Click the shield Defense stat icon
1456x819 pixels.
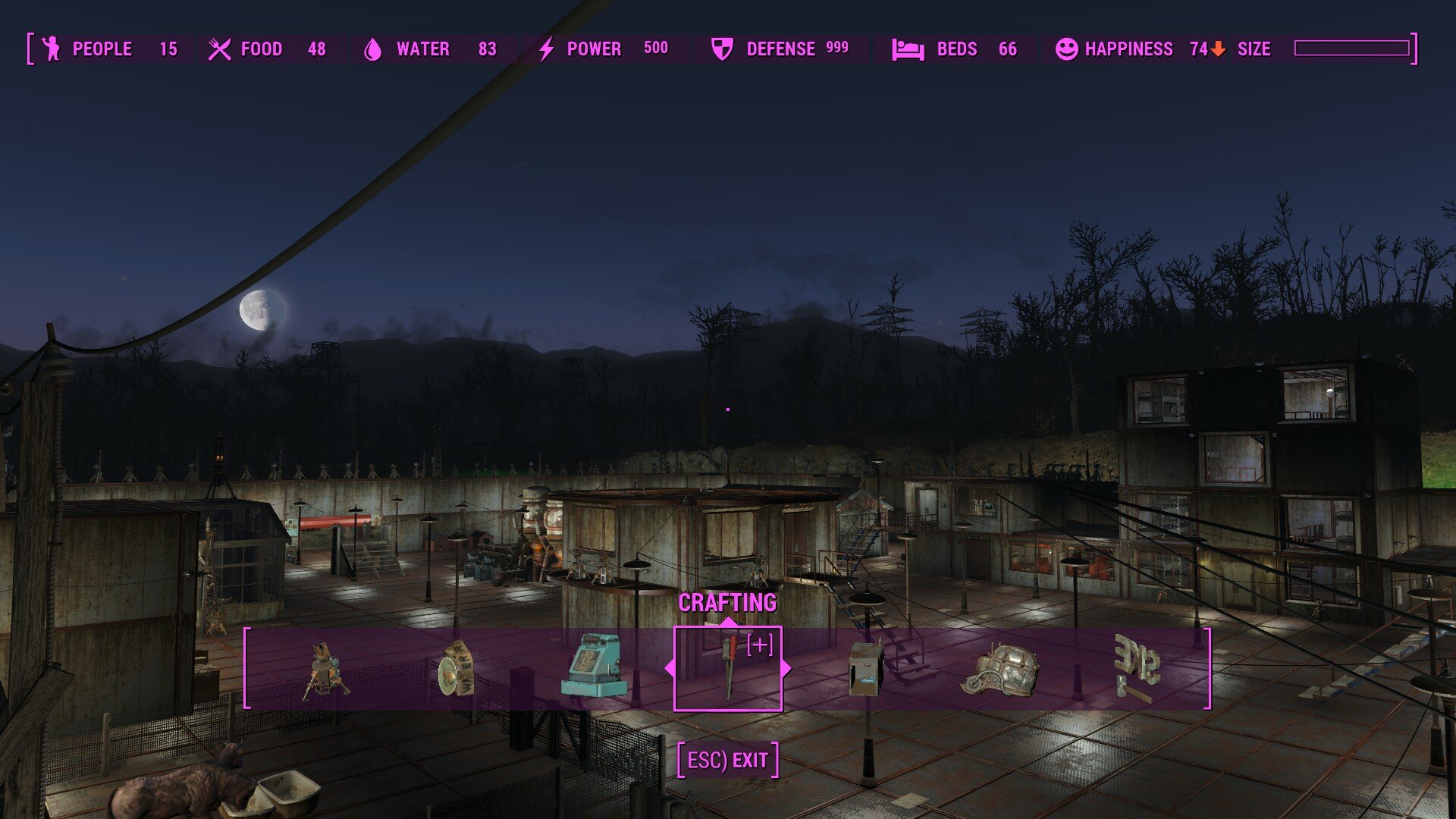(723, 49)
